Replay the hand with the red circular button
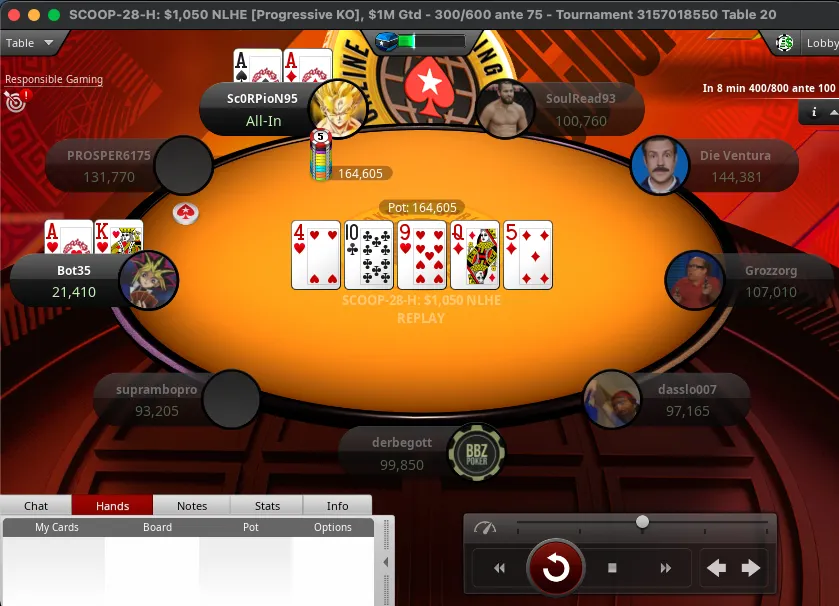The height and width of the screenshot is (606, 839). pyautogui.click(x=556, y=568)
